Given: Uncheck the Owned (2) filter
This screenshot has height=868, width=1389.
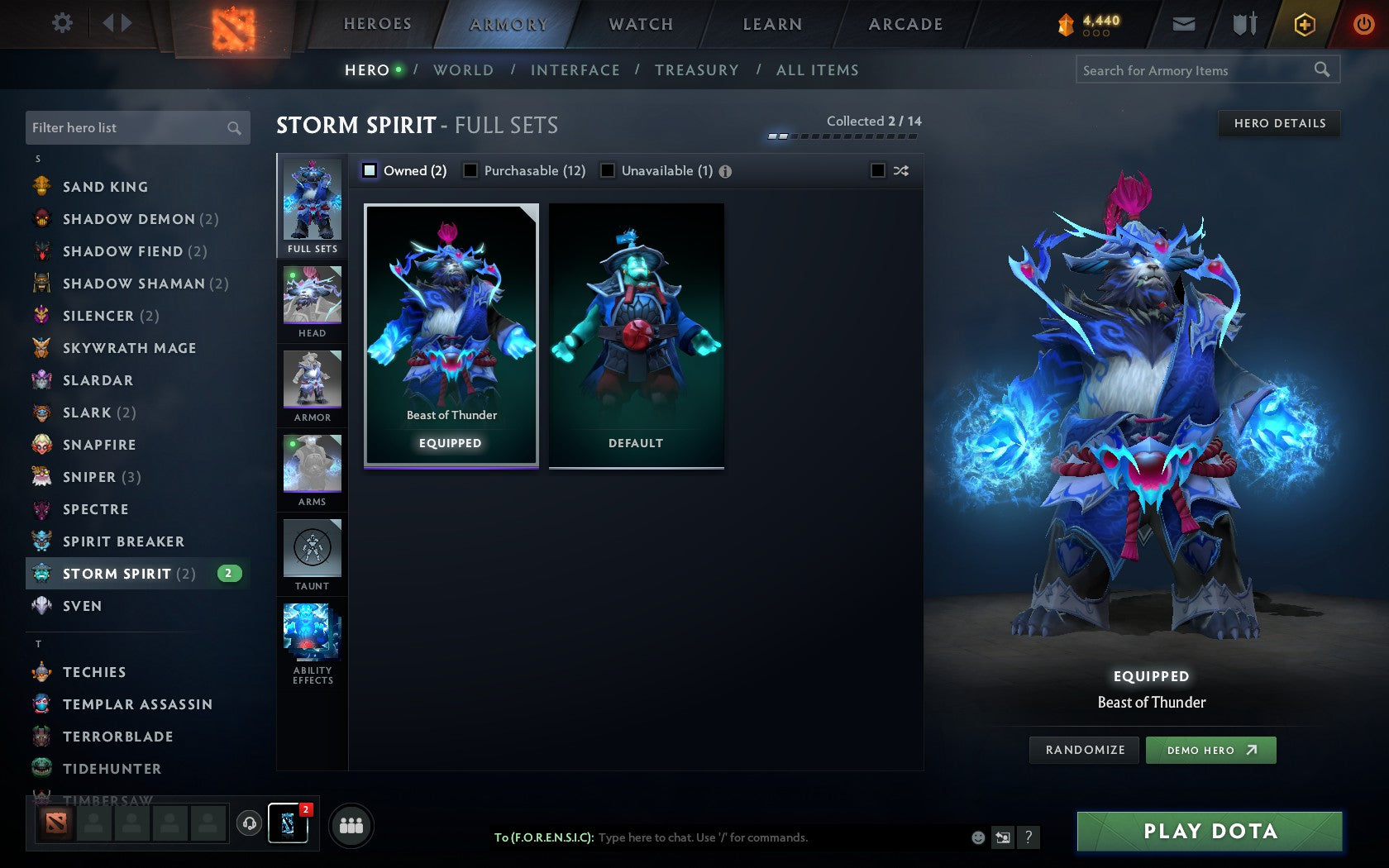Looking at the screenshot, I should tap(369, 170).
